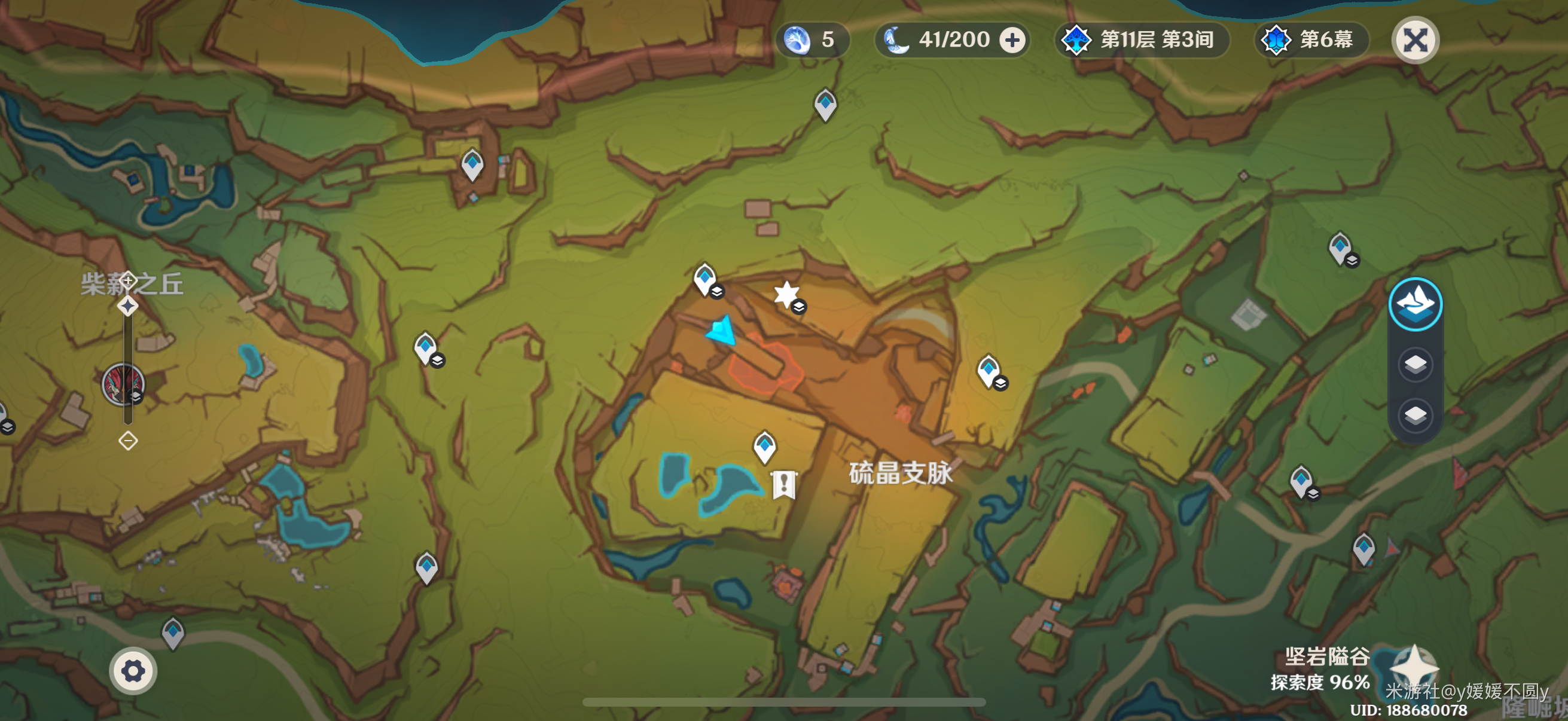Screen dimensions: 1568x721
Task: Select the white star map pin
Action: coord(786,295)
